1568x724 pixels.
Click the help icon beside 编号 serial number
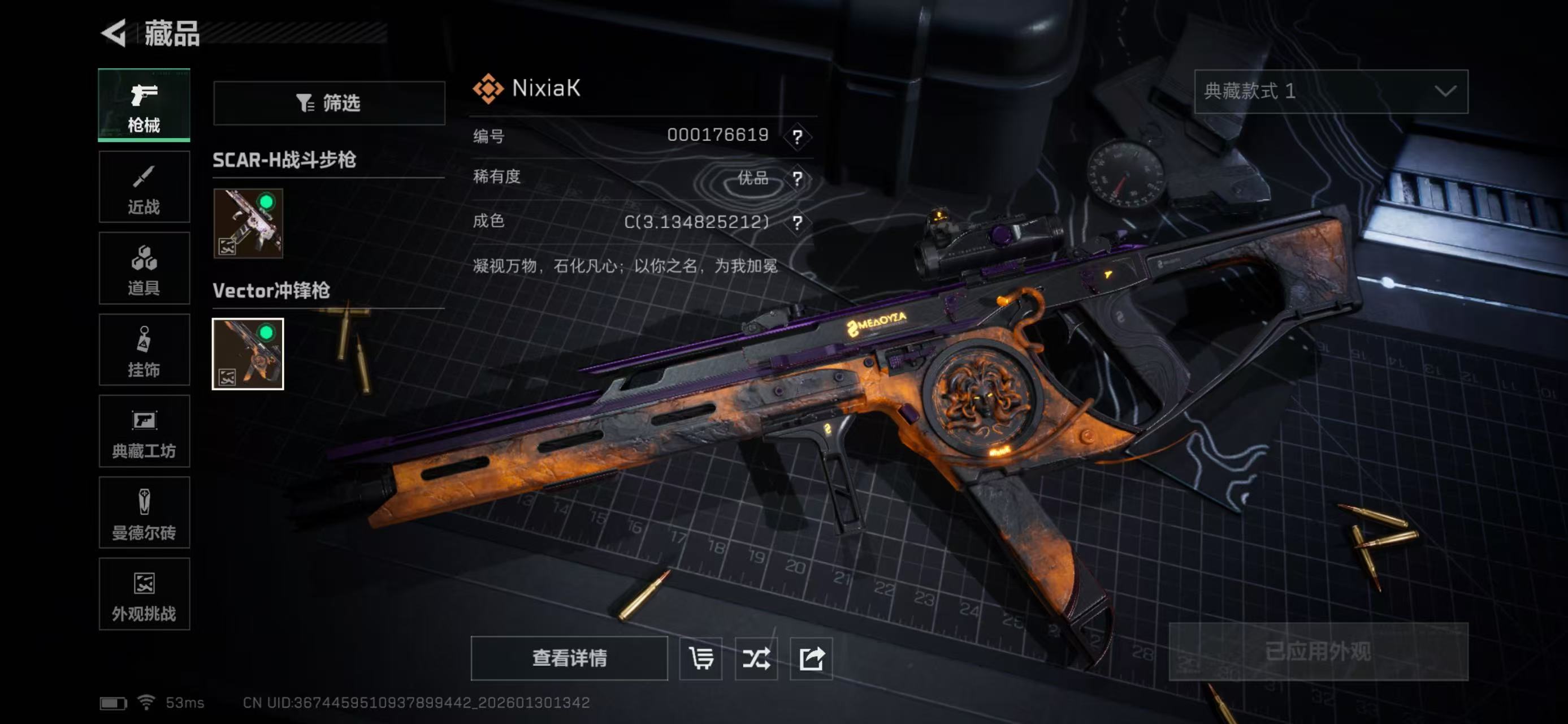click(797, 136)
